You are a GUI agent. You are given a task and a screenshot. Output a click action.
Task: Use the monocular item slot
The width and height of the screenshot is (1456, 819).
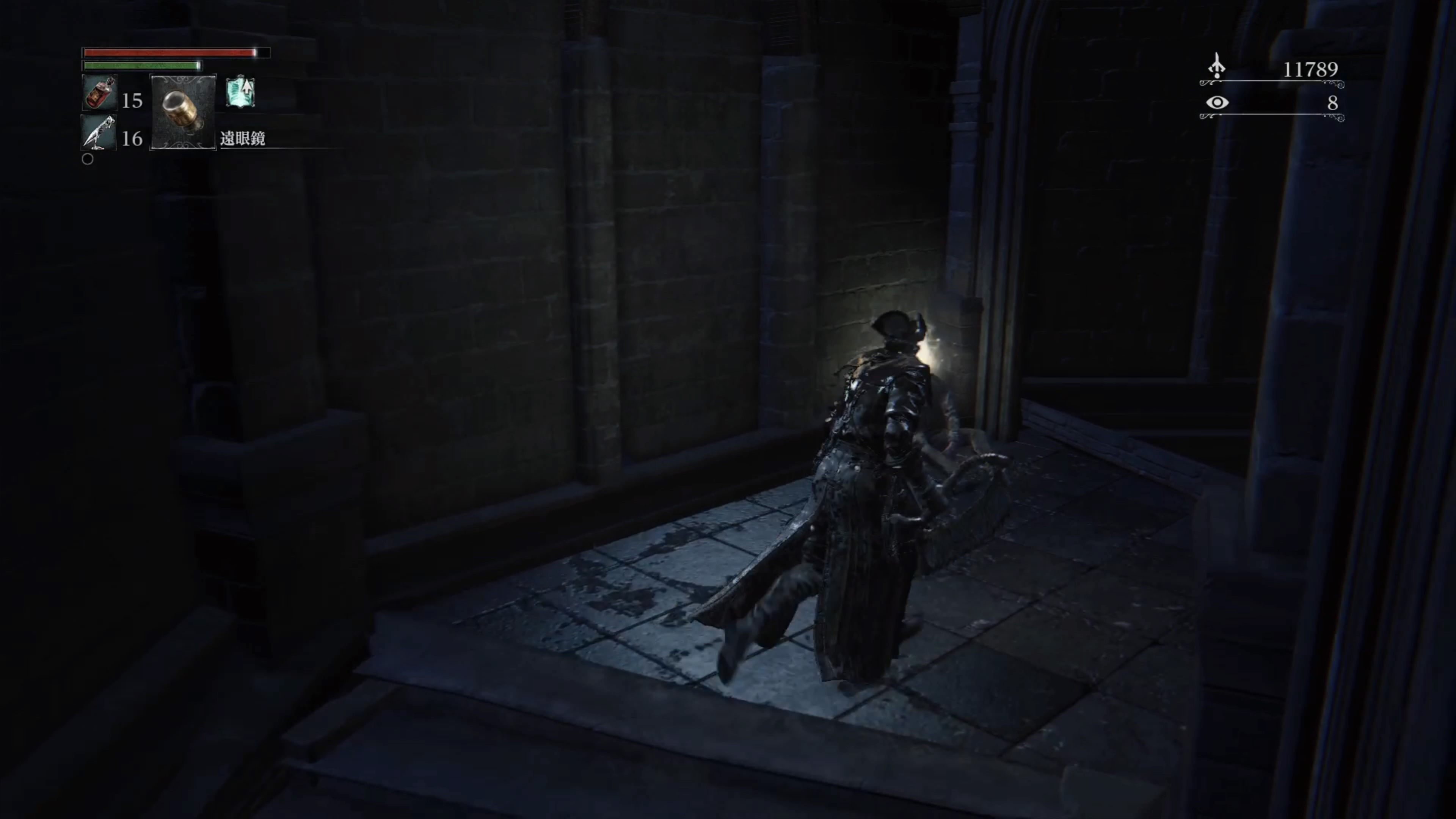(x=183, y=112)
